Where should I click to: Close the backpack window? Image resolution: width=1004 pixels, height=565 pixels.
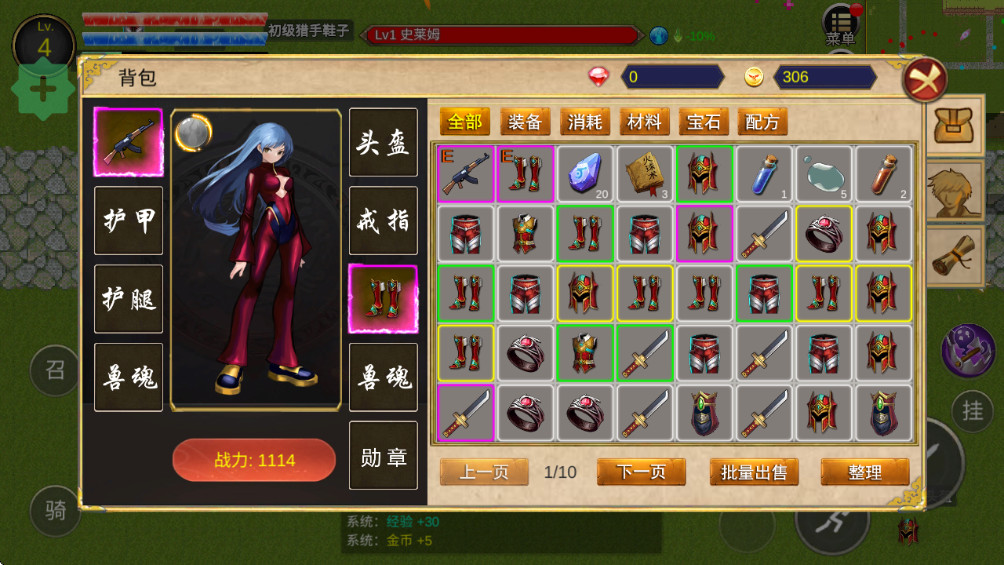coord(924,79)
